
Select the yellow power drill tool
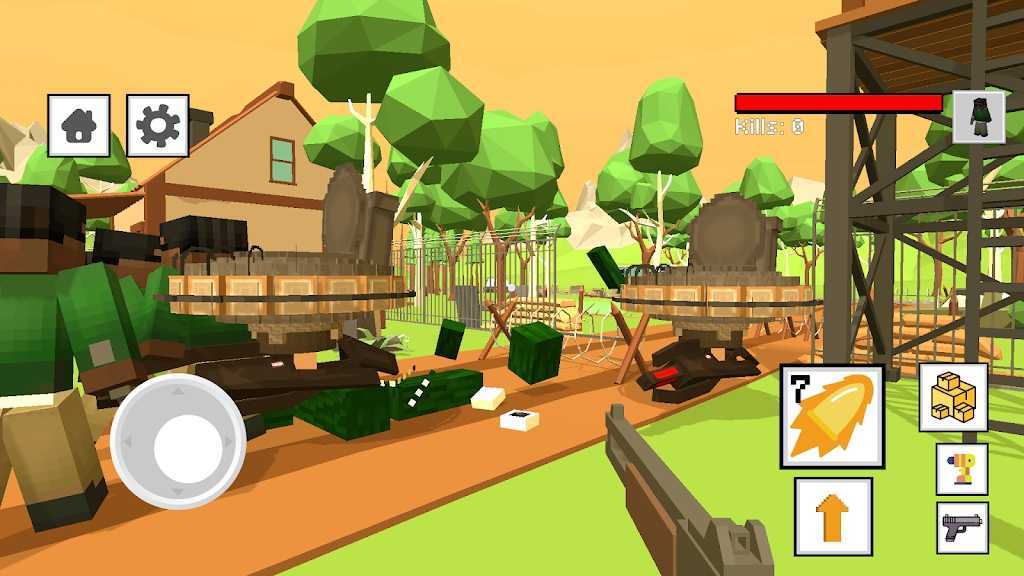tap(962, 469)
